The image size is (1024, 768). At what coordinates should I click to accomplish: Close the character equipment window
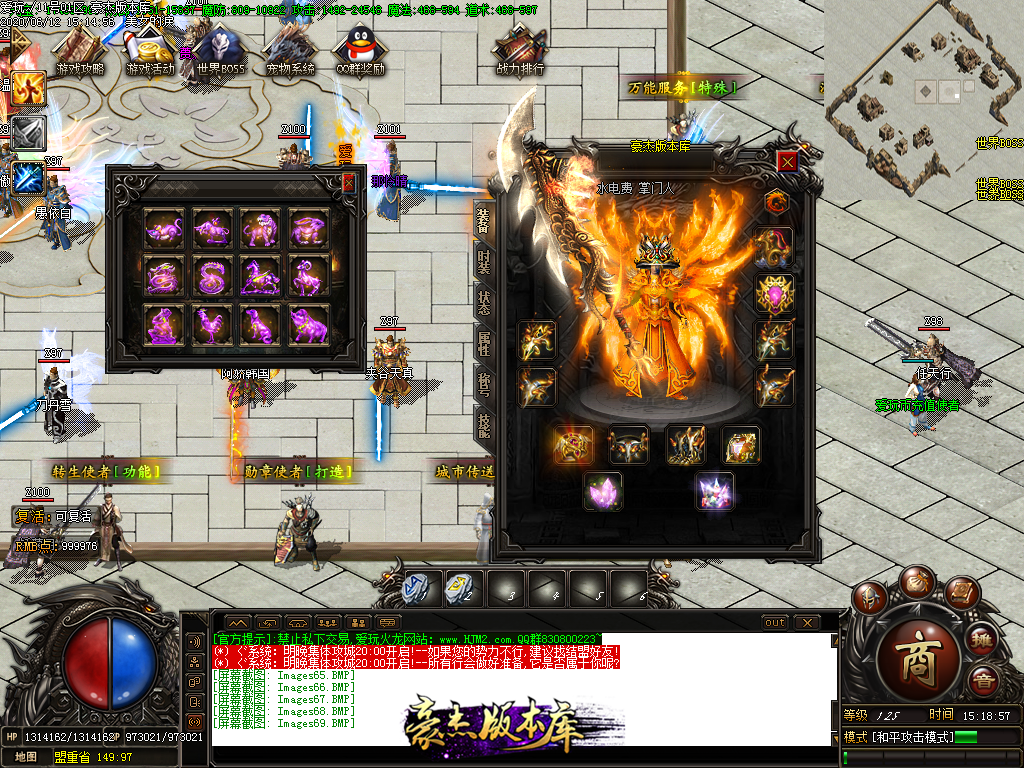tap(788, 162)
